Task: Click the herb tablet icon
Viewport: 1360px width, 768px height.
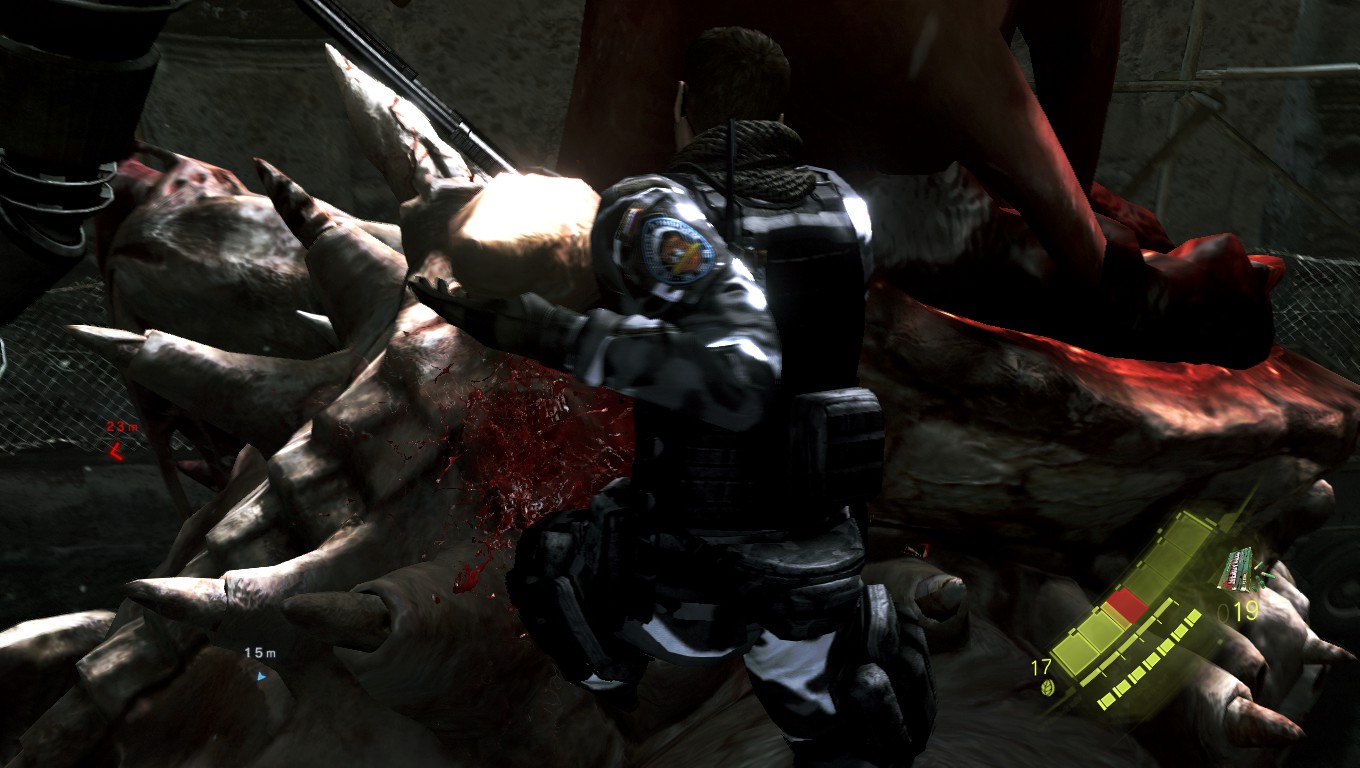Action: [1046, 688]
